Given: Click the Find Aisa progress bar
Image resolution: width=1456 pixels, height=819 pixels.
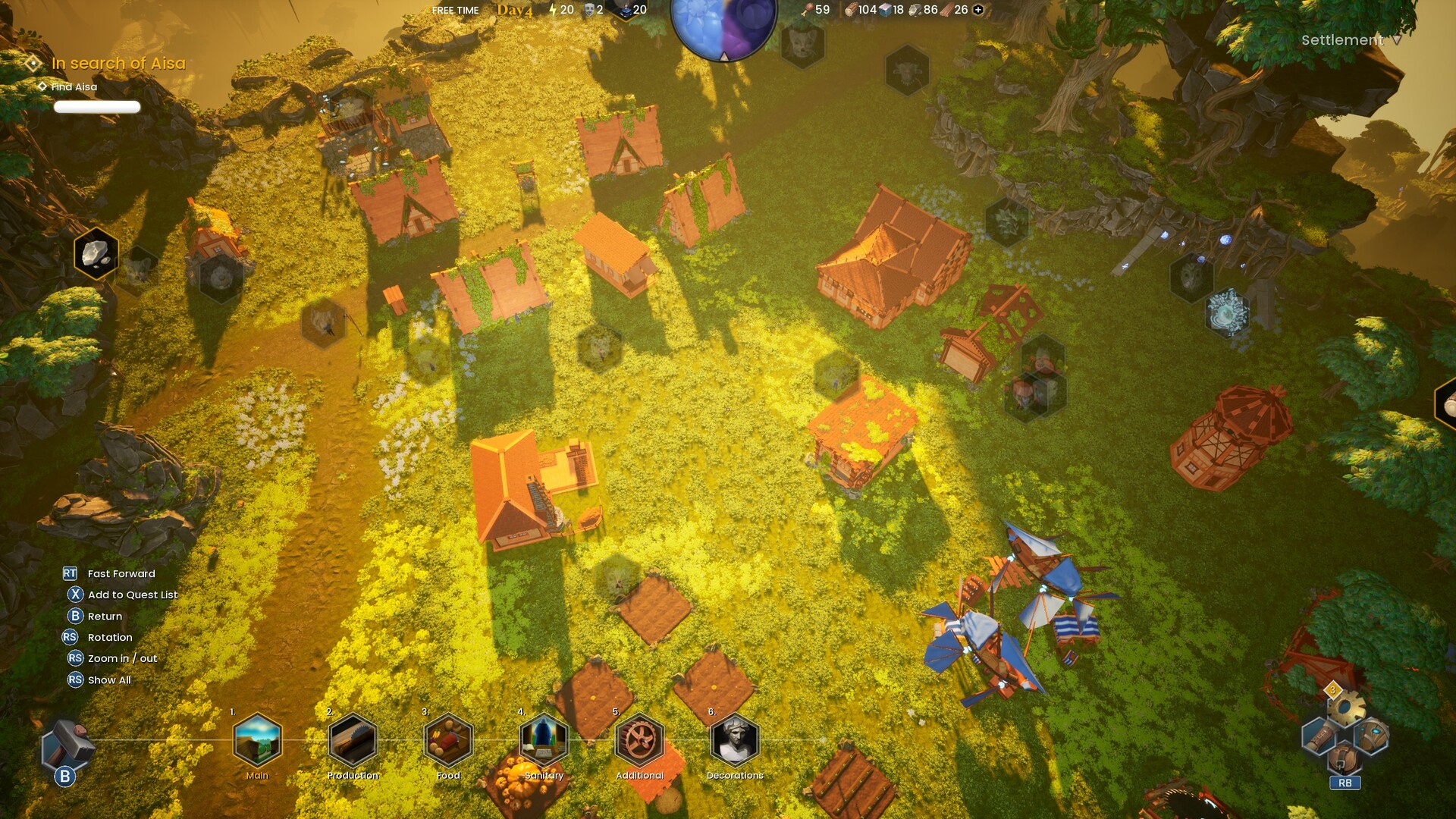Looking at the screenshot, I should (97, 108).
